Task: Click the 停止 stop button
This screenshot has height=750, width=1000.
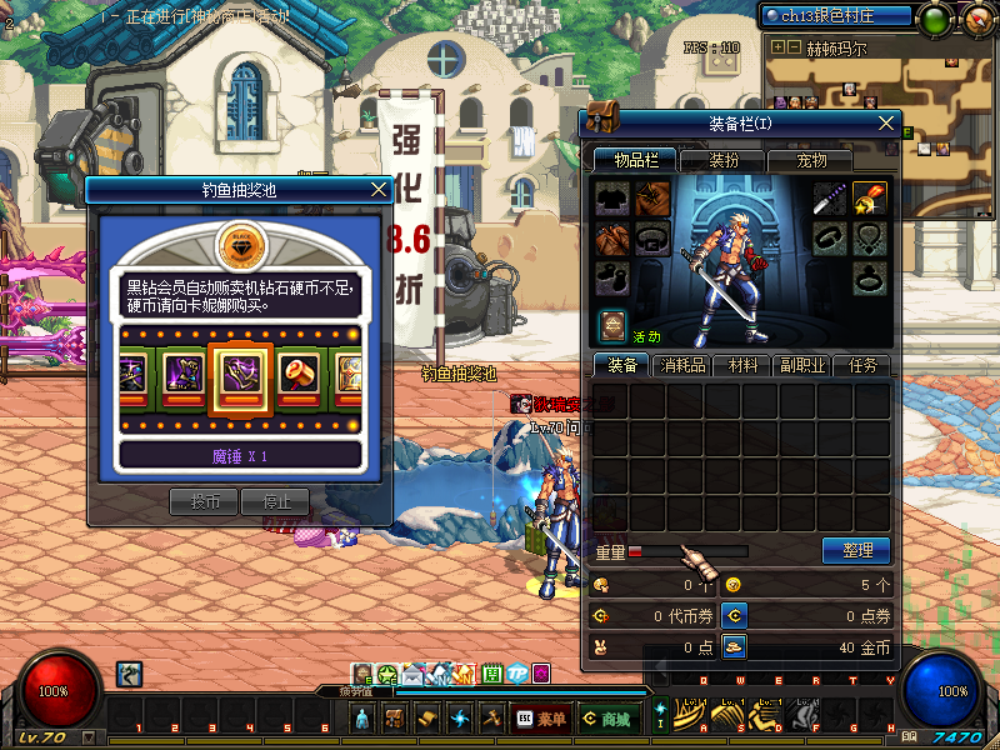Action: click(x=275, y=502)
